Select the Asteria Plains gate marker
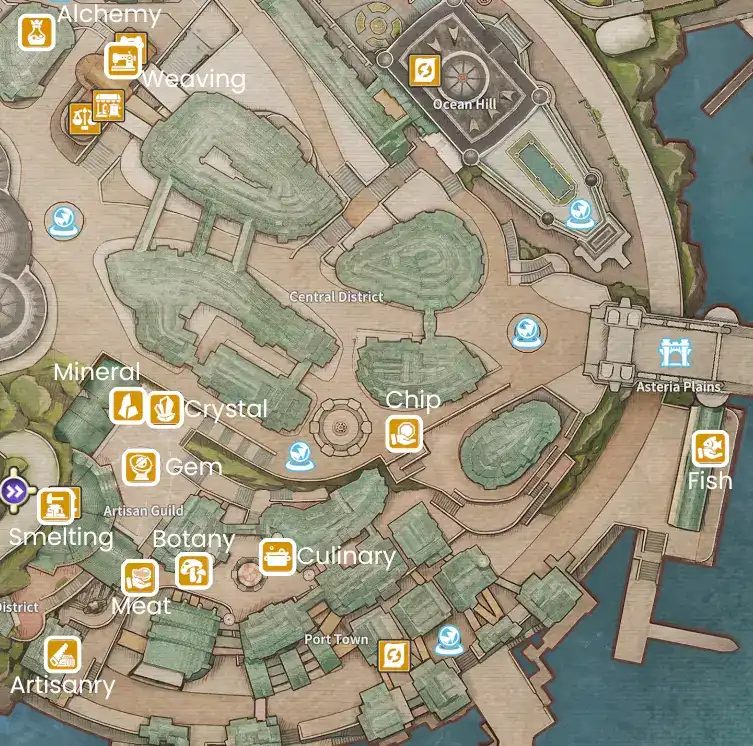Viewport: 753px width, 746px height. 670,353
